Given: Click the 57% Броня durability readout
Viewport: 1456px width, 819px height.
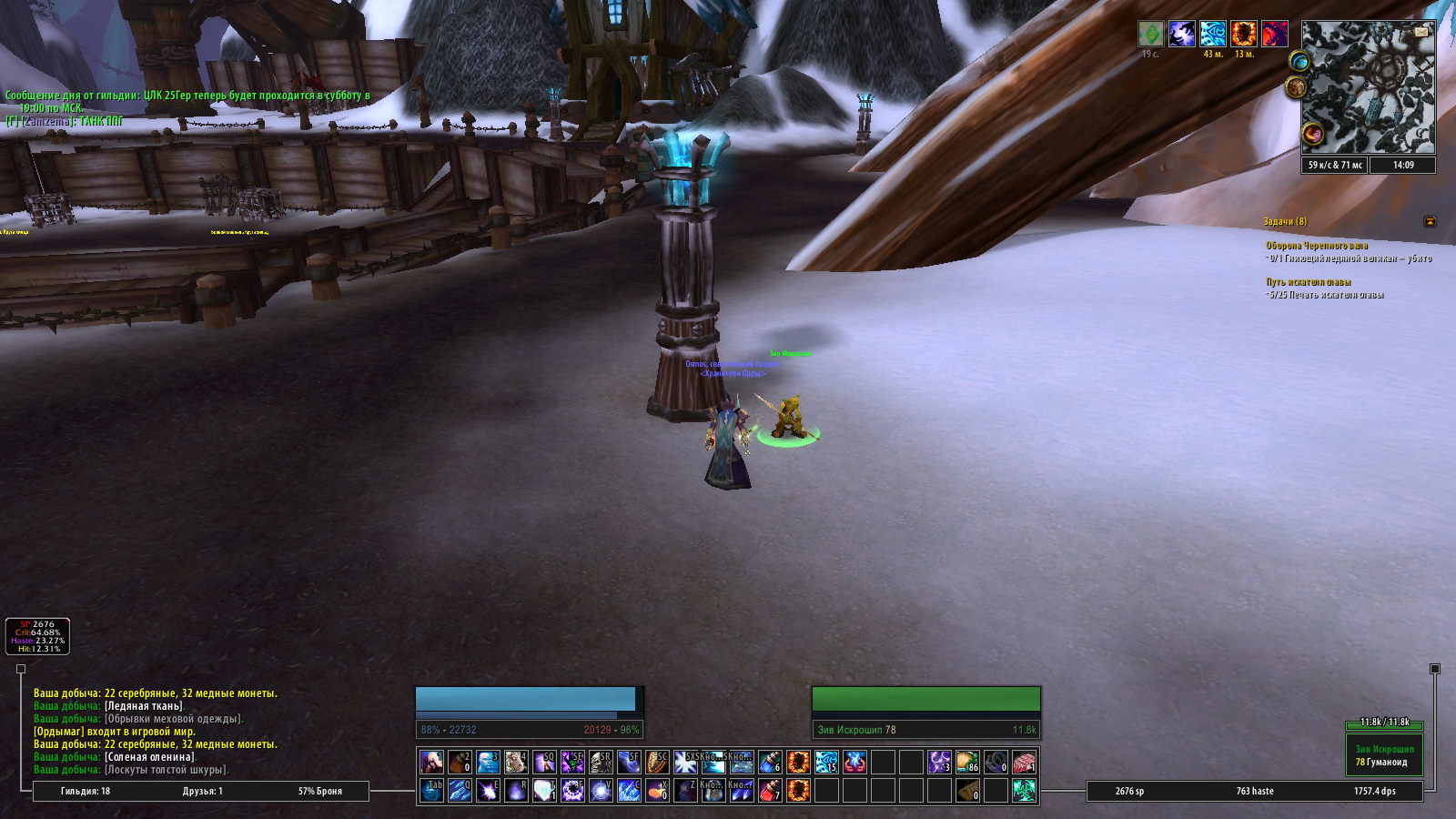Looking at the screenshot, I should point(320,791).
